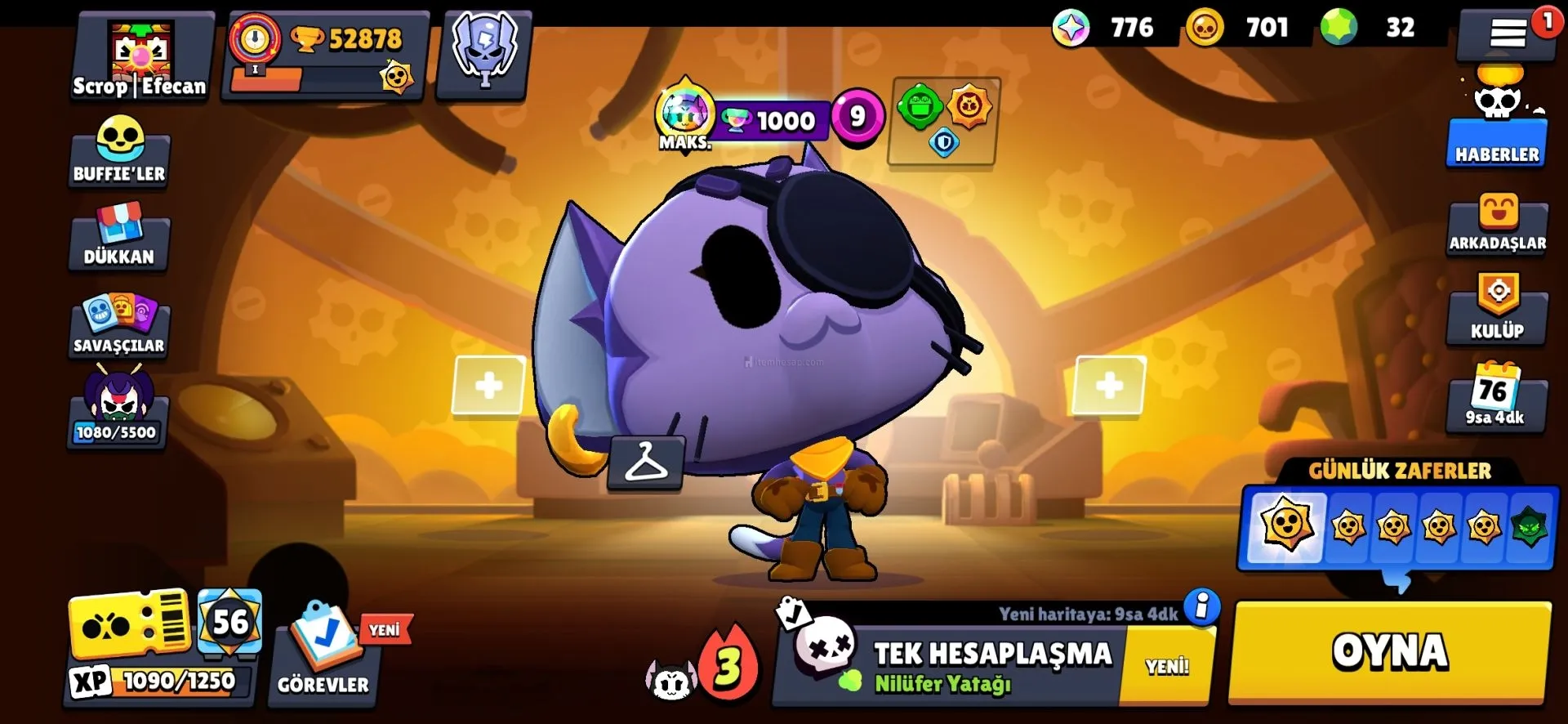Open the Scrop | Efecan player profile
Image resolution: width=1568 pixels, height=724 pixels.
140,57
